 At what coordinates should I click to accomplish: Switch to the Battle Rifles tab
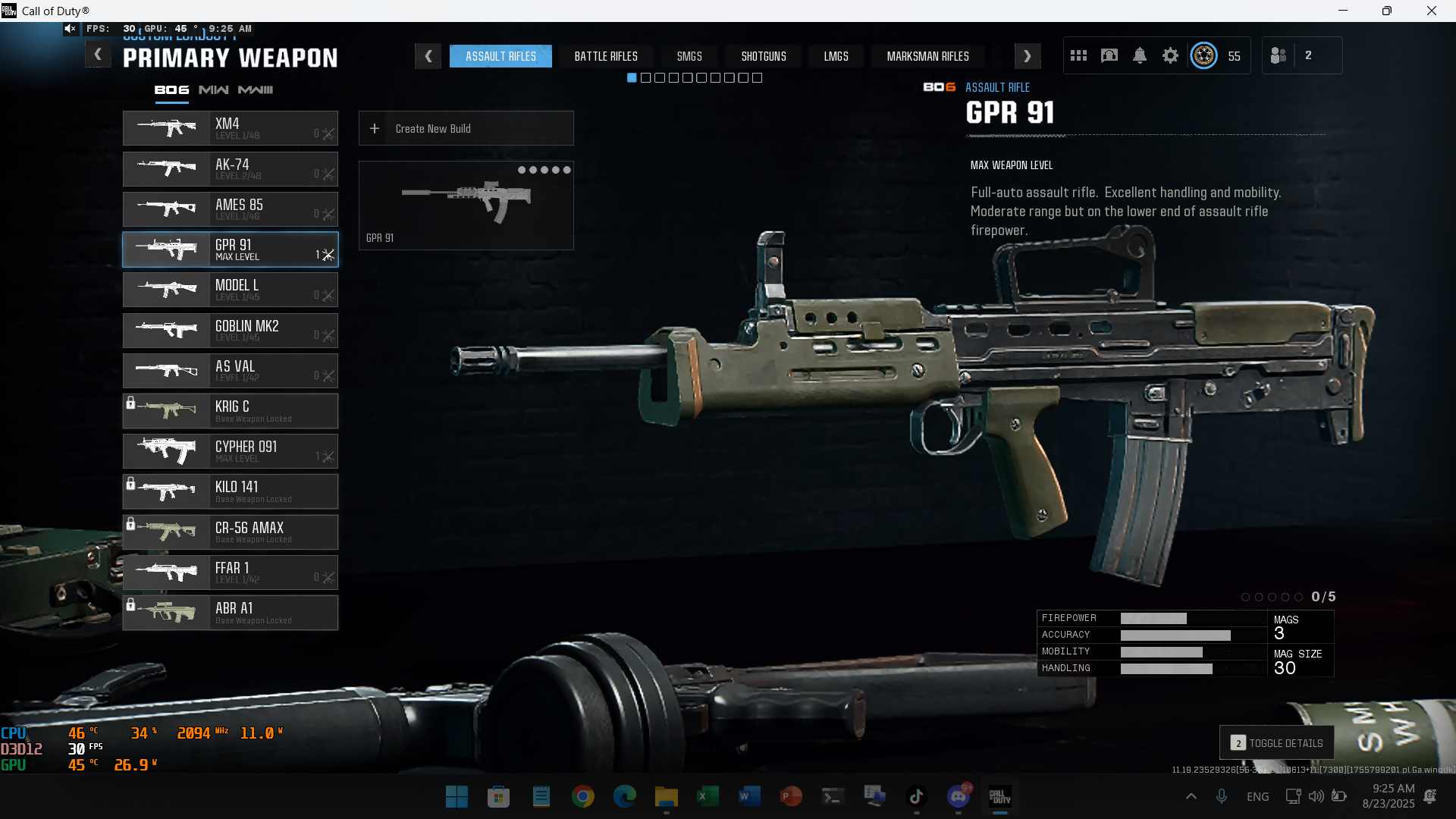click(605, 56)
